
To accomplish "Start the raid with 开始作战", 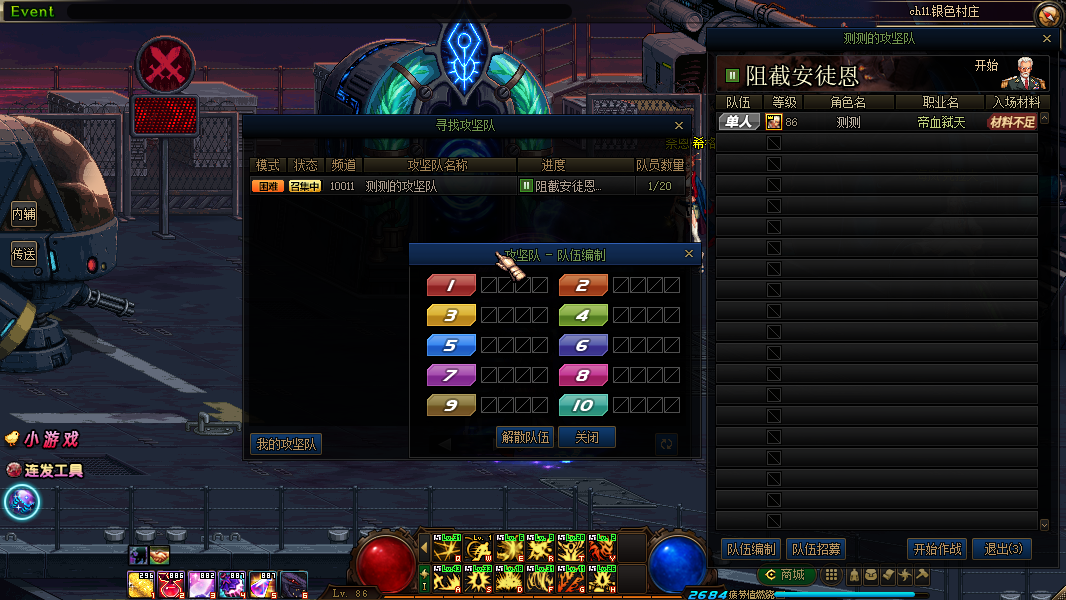I will [937, 549].
